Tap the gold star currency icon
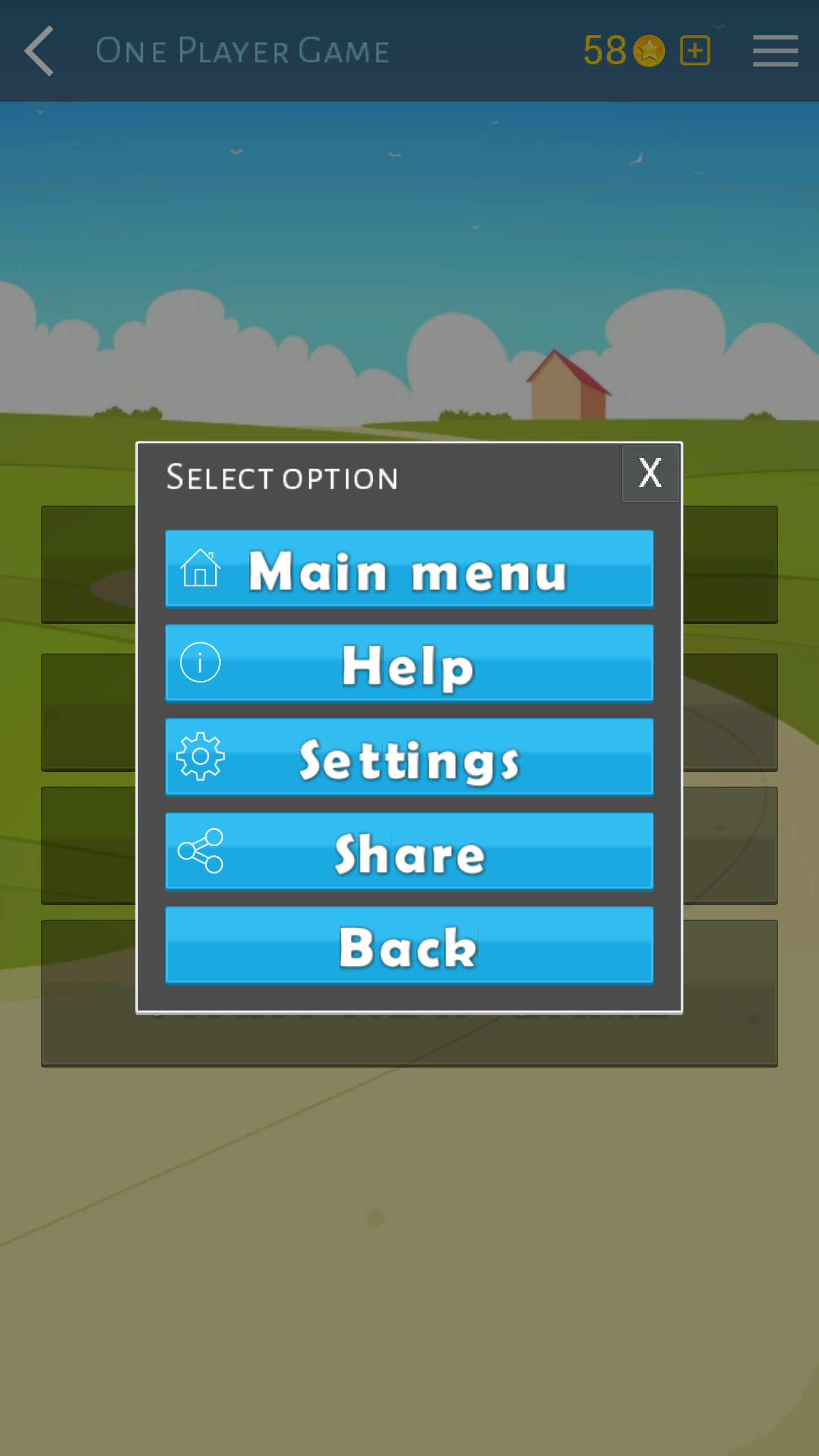The width and height of the screenshot is (819, 1456). point(650,50)
